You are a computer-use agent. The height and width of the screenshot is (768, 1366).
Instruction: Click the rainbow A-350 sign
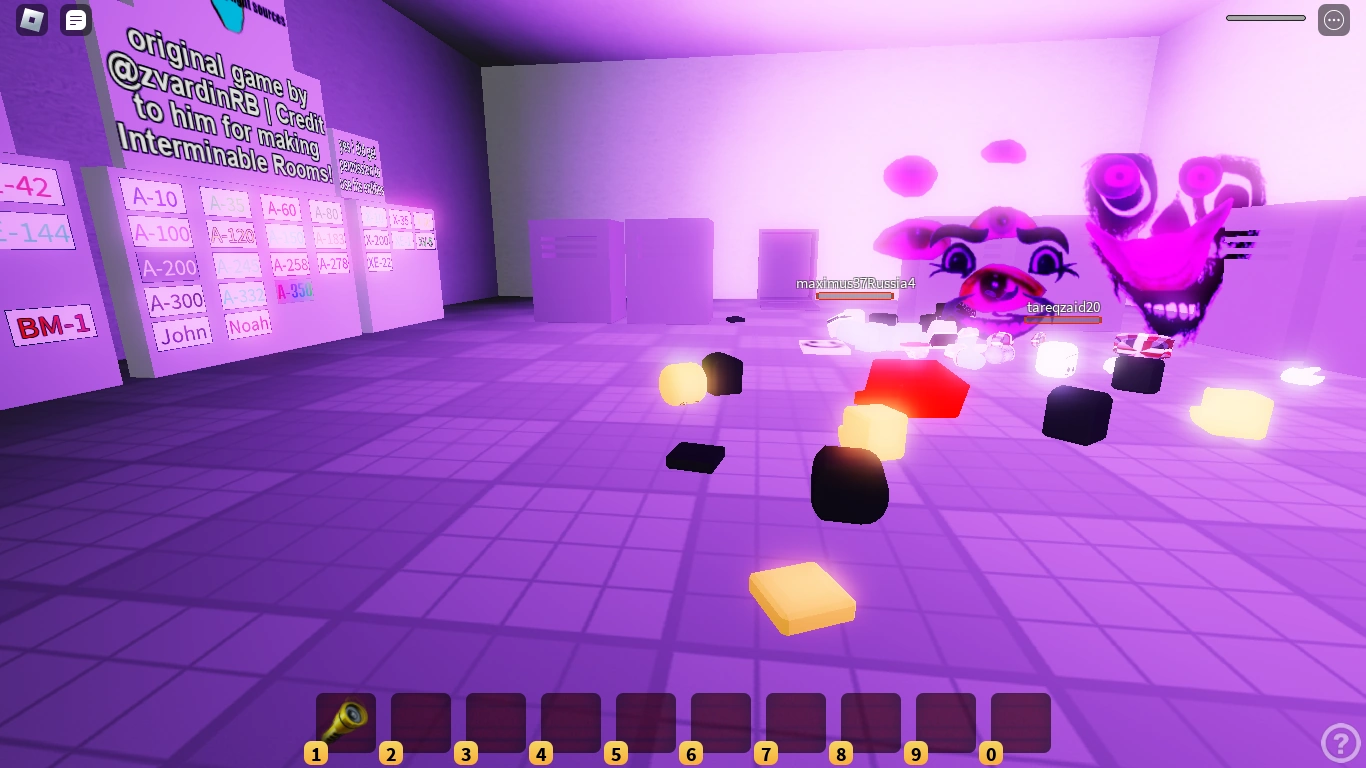(x=295, y=291)
